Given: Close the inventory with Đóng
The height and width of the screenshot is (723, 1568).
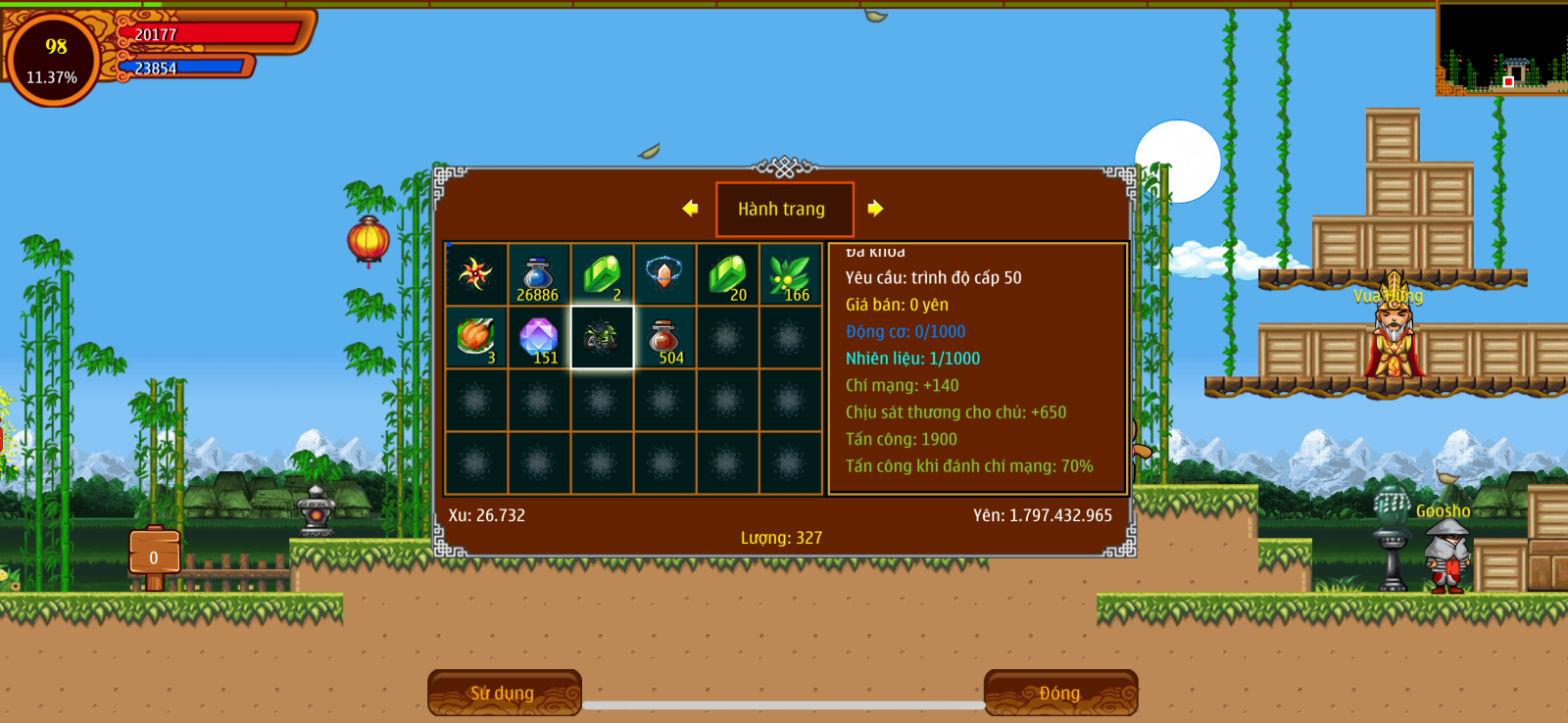Looking at the screenshot, I should click(1060, 693).
